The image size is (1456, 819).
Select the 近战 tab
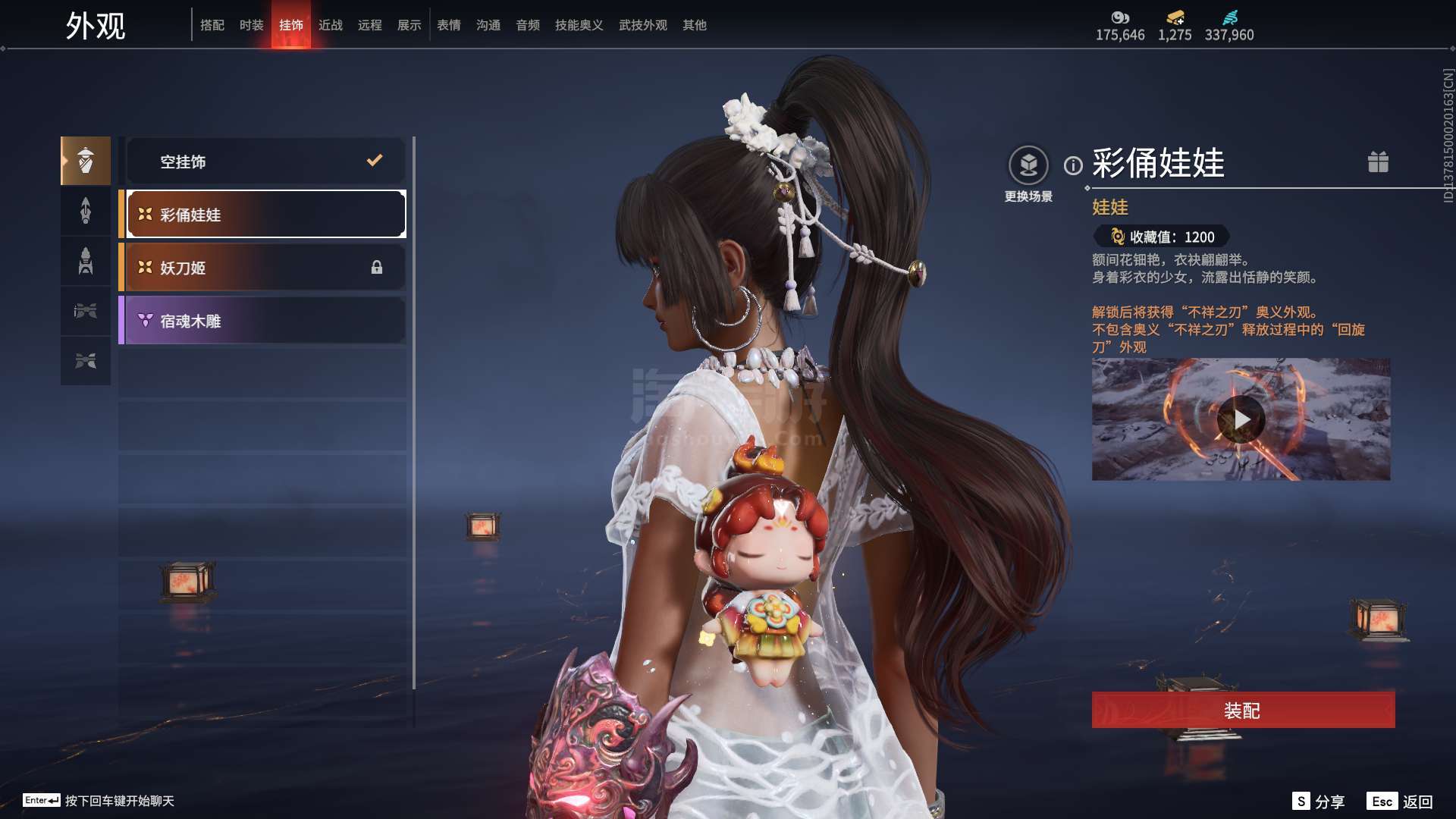[331, 25]
